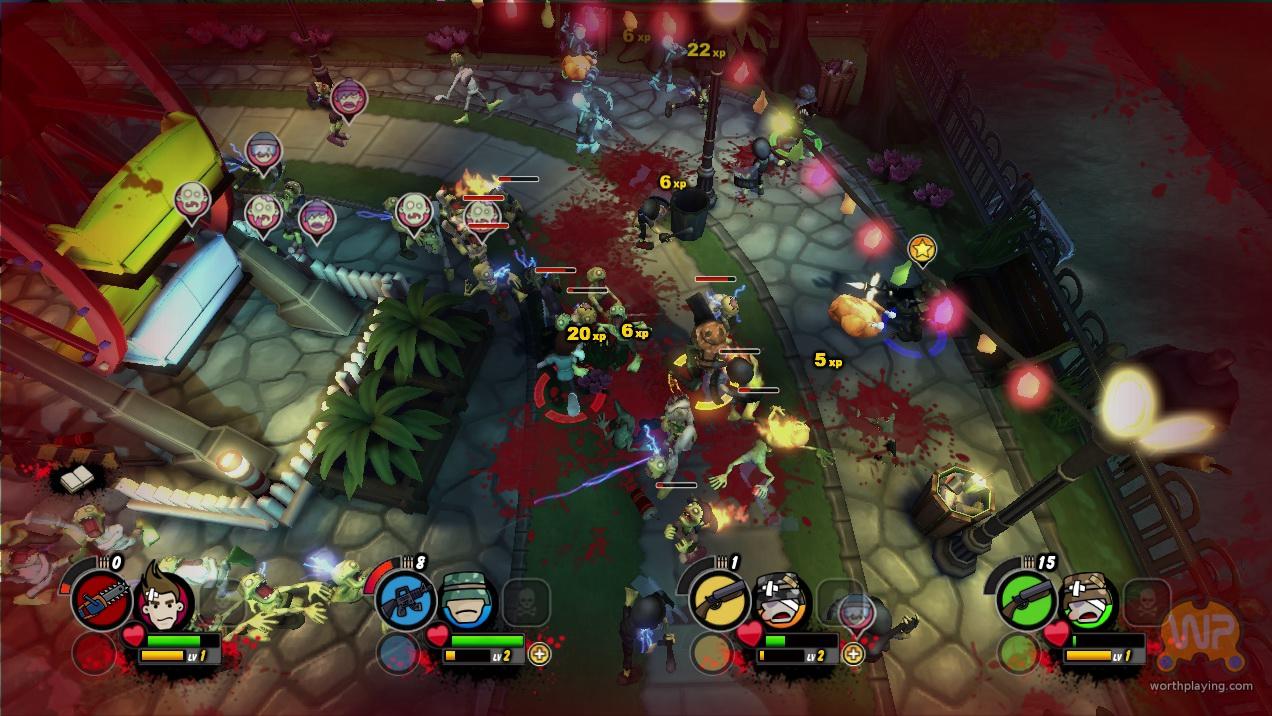Viewport: 1272px width, 716px height.
Task: Click the empty green secondary slot under the shotgun
Action: point(1018,654)
